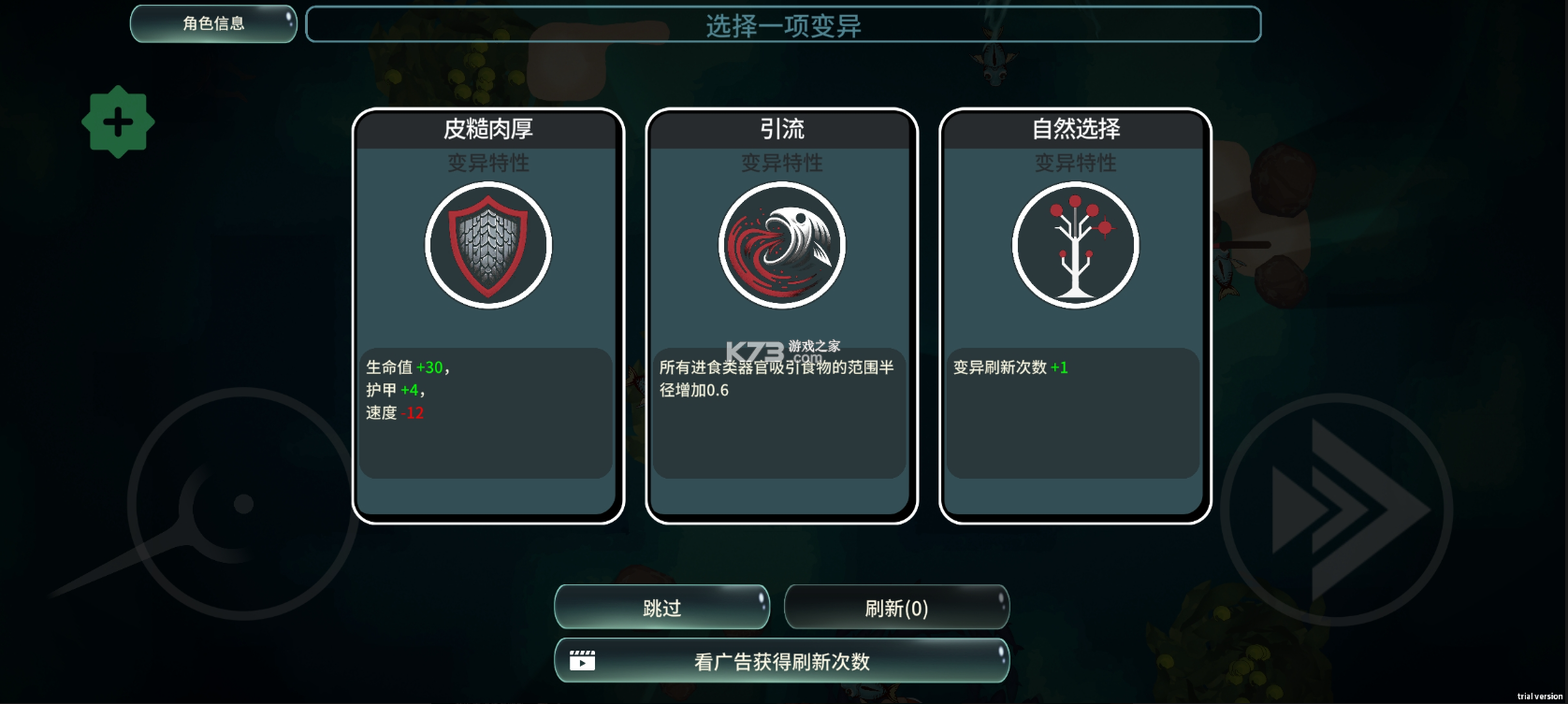Click the video camera icon on the ad button

click(582, 660)
